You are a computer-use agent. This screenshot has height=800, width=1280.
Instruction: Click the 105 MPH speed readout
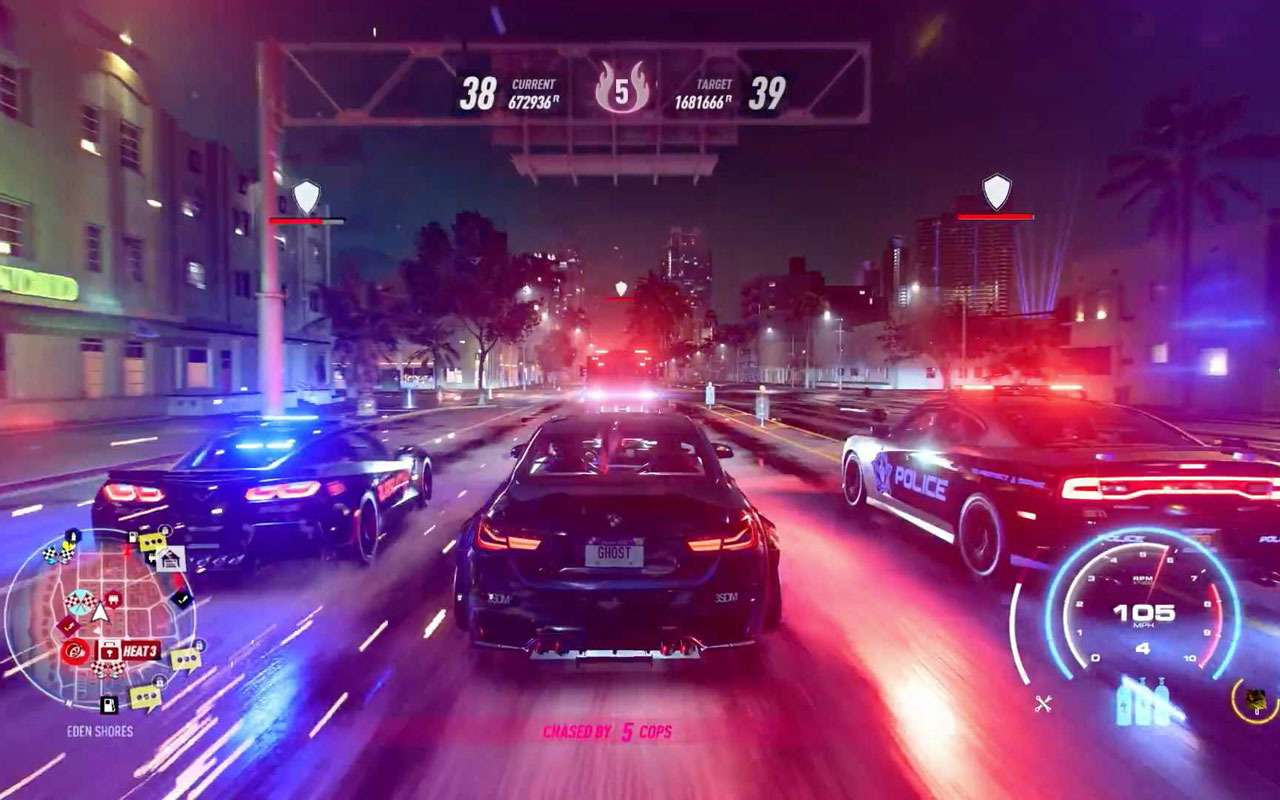1144,614
